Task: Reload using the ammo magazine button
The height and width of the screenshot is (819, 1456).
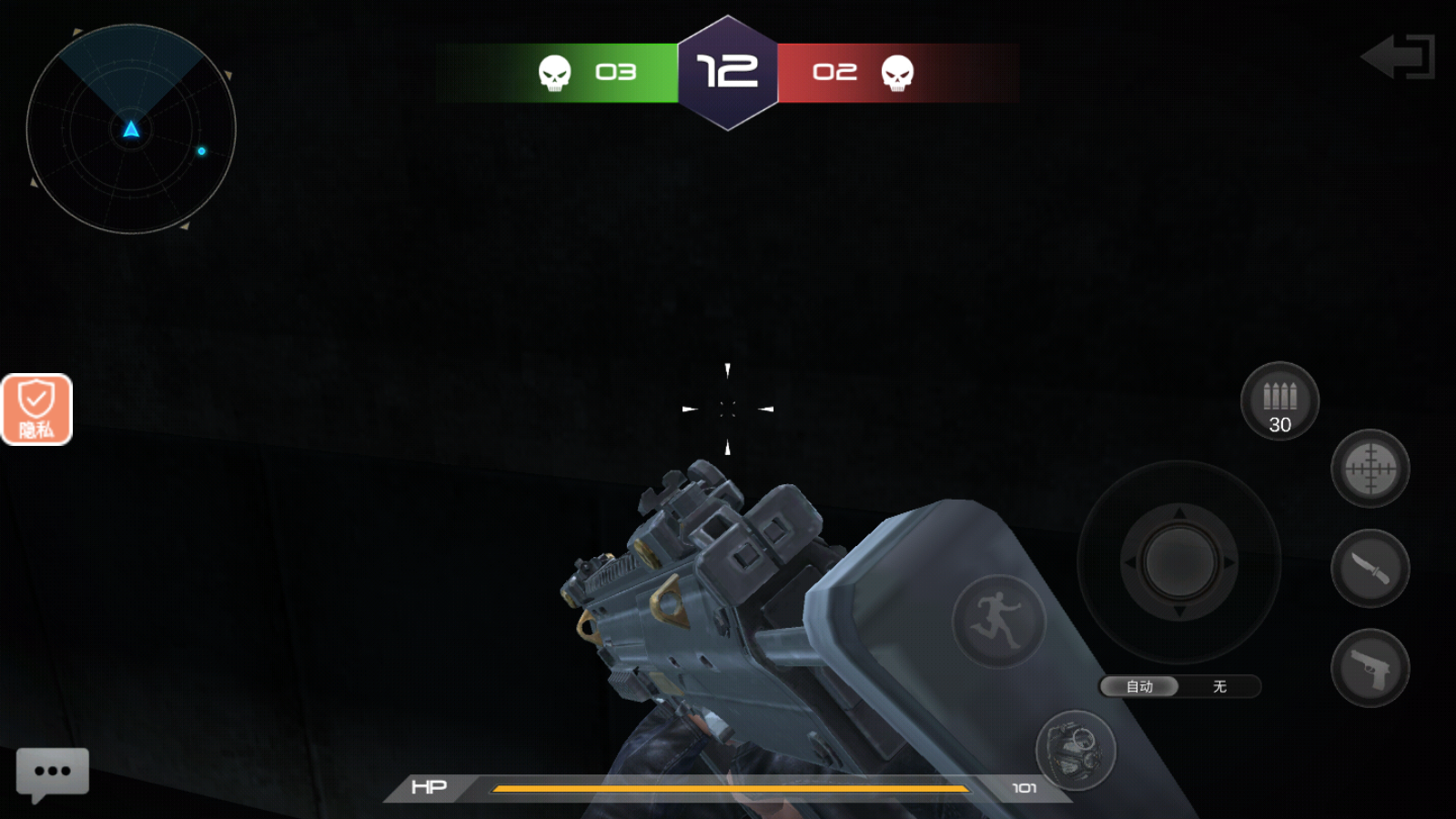Action: click(1279, 401)
